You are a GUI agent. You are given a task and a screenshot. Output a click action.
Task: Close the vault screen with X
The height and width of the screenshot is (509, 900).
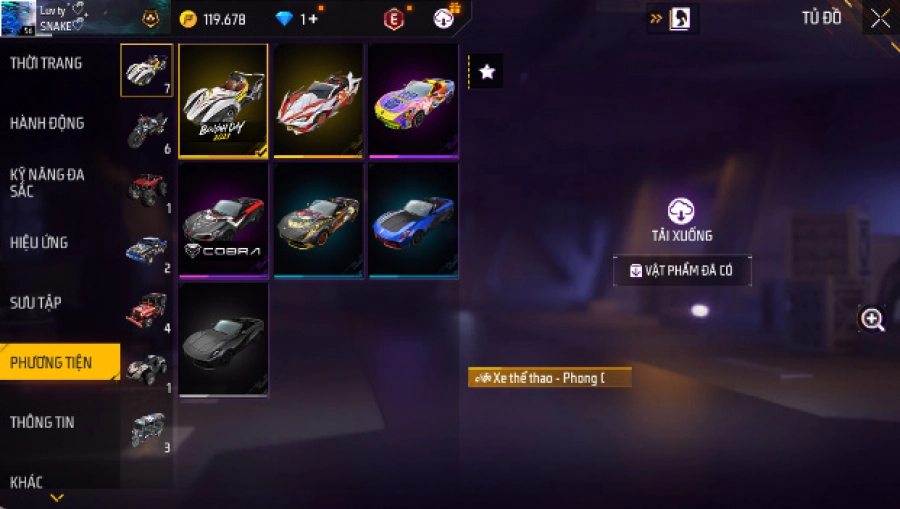pos(879,19)
